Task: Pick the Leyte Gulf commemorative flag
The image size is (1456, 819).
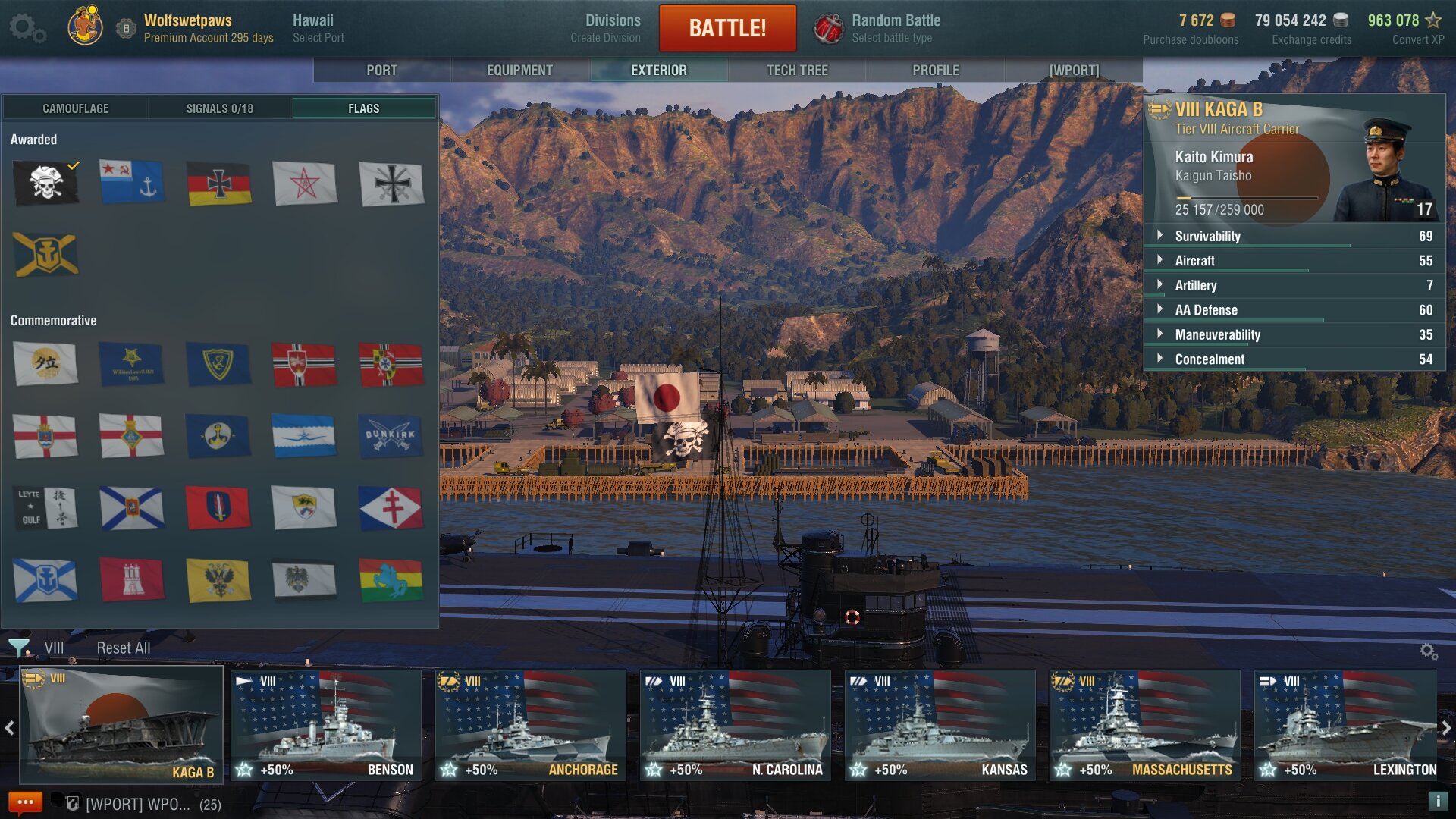Action: point(45,507)
